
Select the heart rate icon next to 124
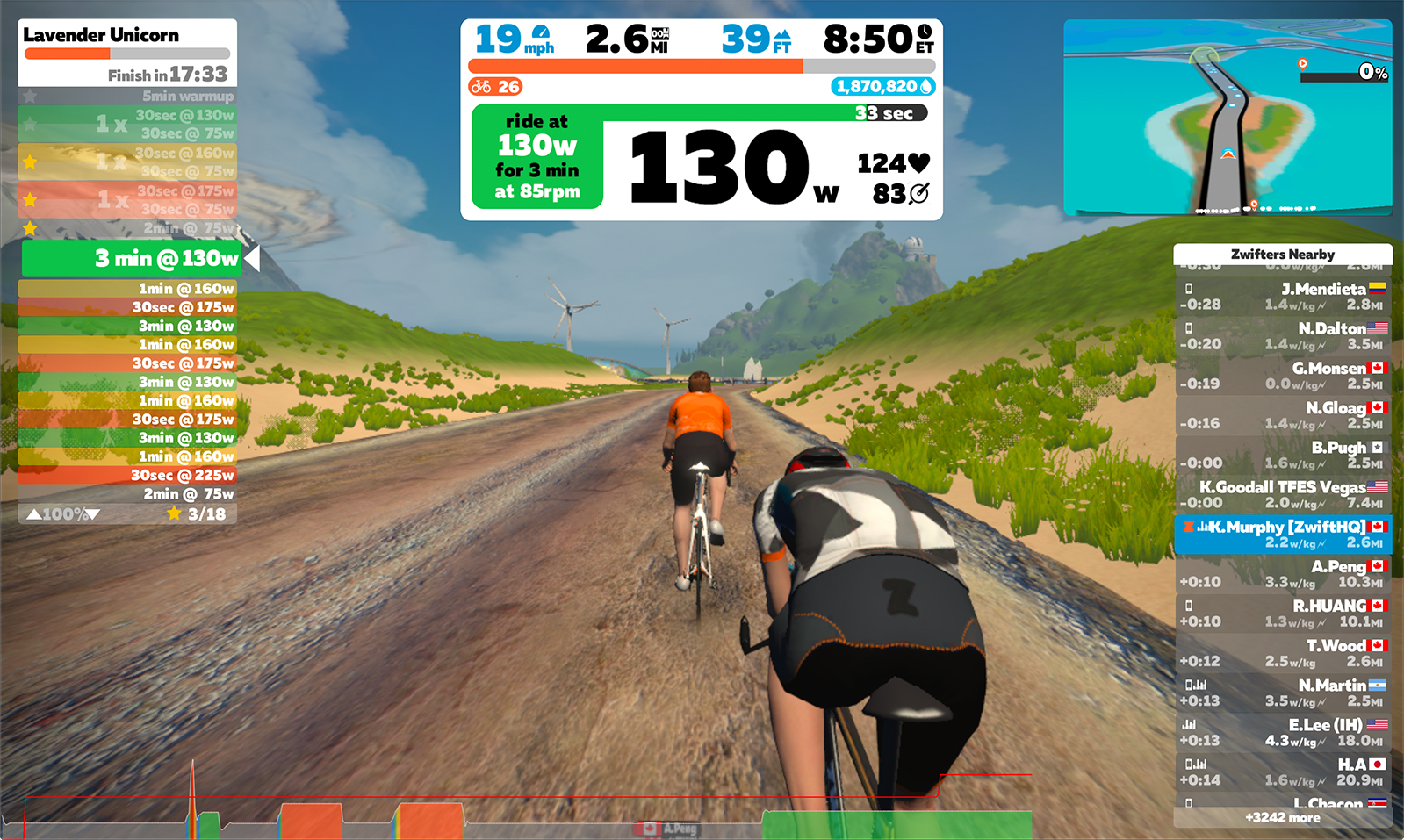pyautogui.click(x=917, y=163)
